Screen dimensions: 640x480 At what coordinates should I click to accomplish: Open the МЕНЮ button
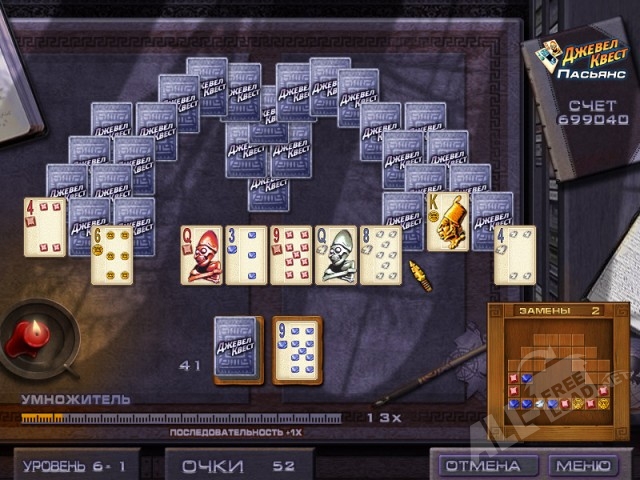click(x=583, y=466)
